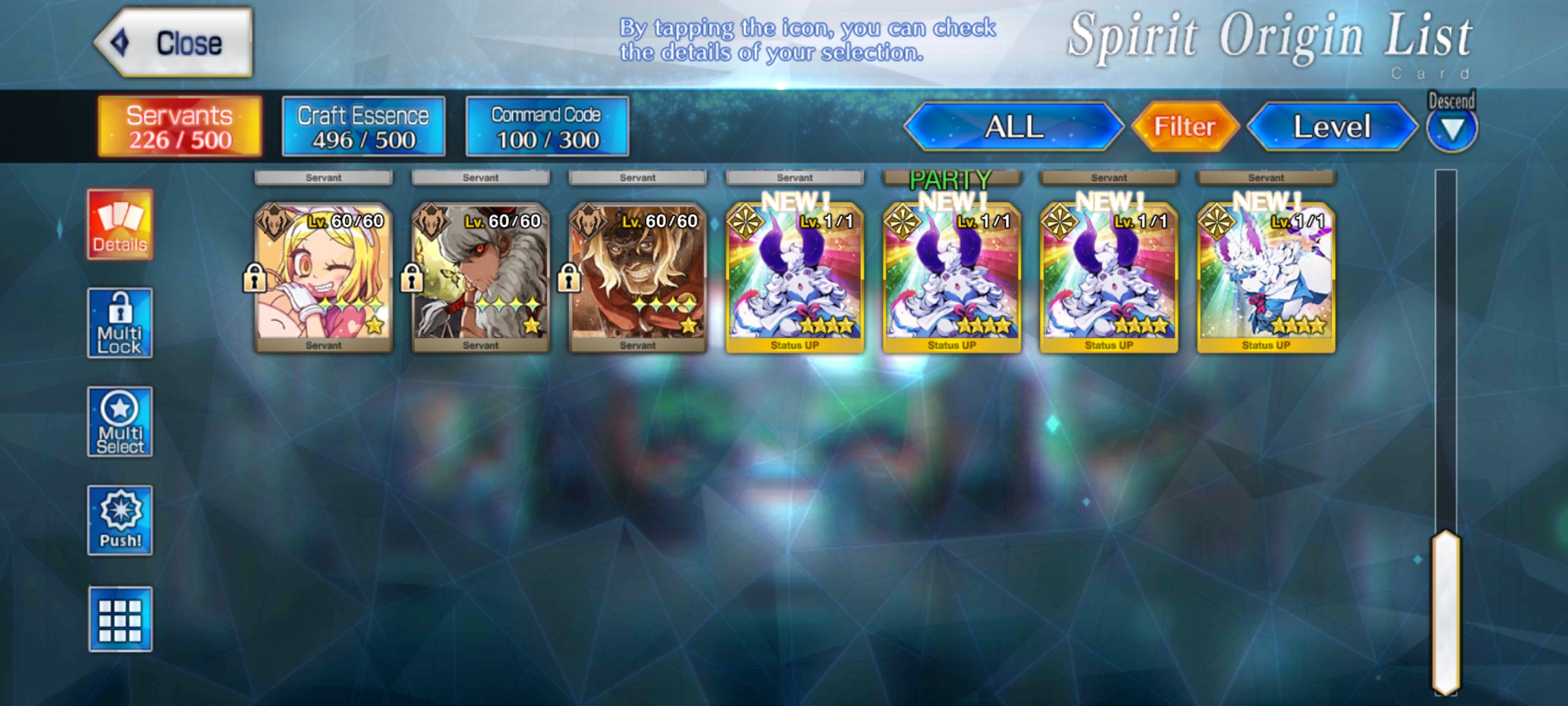Switch to the Command Code tab
Image resolution: width=1568 pixels, height=706 pixels.
(x=547, y=127)
